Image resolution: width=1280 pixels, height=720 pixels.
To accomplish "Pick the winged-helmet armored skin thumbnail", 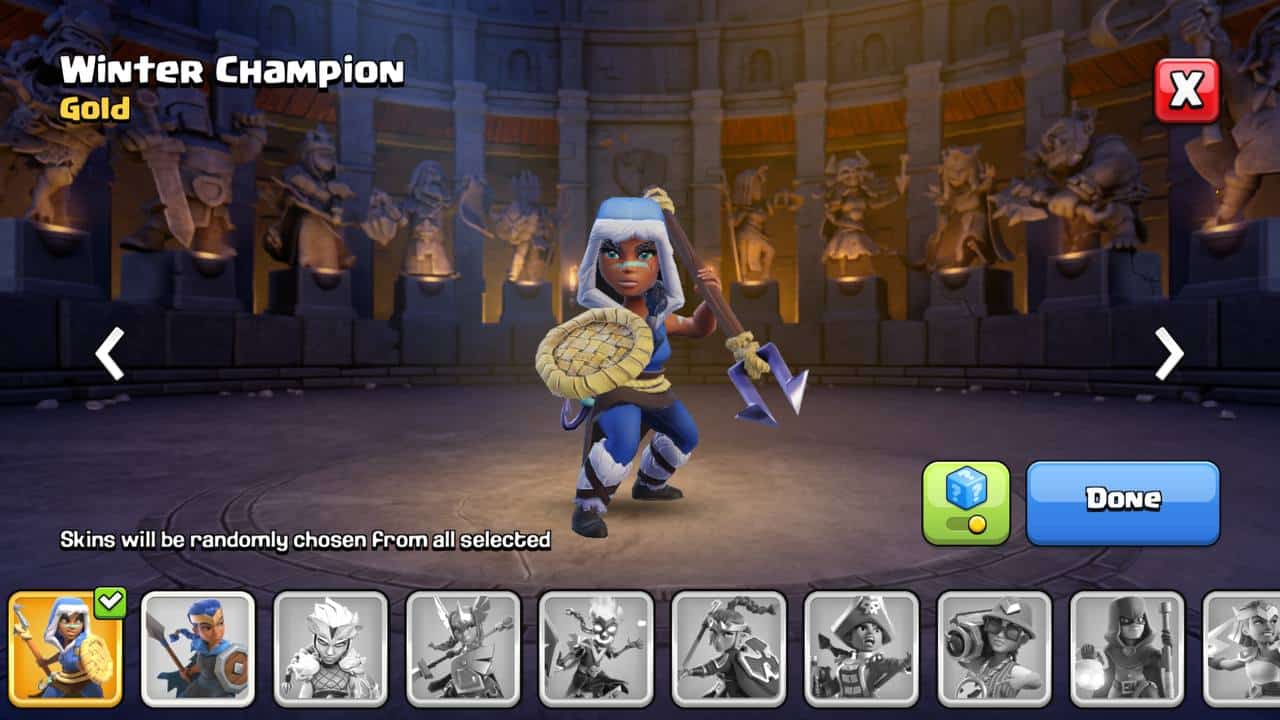I will click(x=463, y=649).
